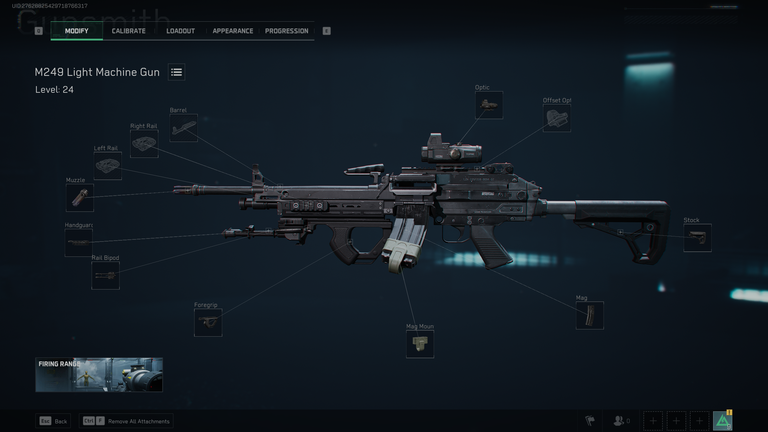
Task: Select the Foregrip attachment slot
Action: point(208,322)
